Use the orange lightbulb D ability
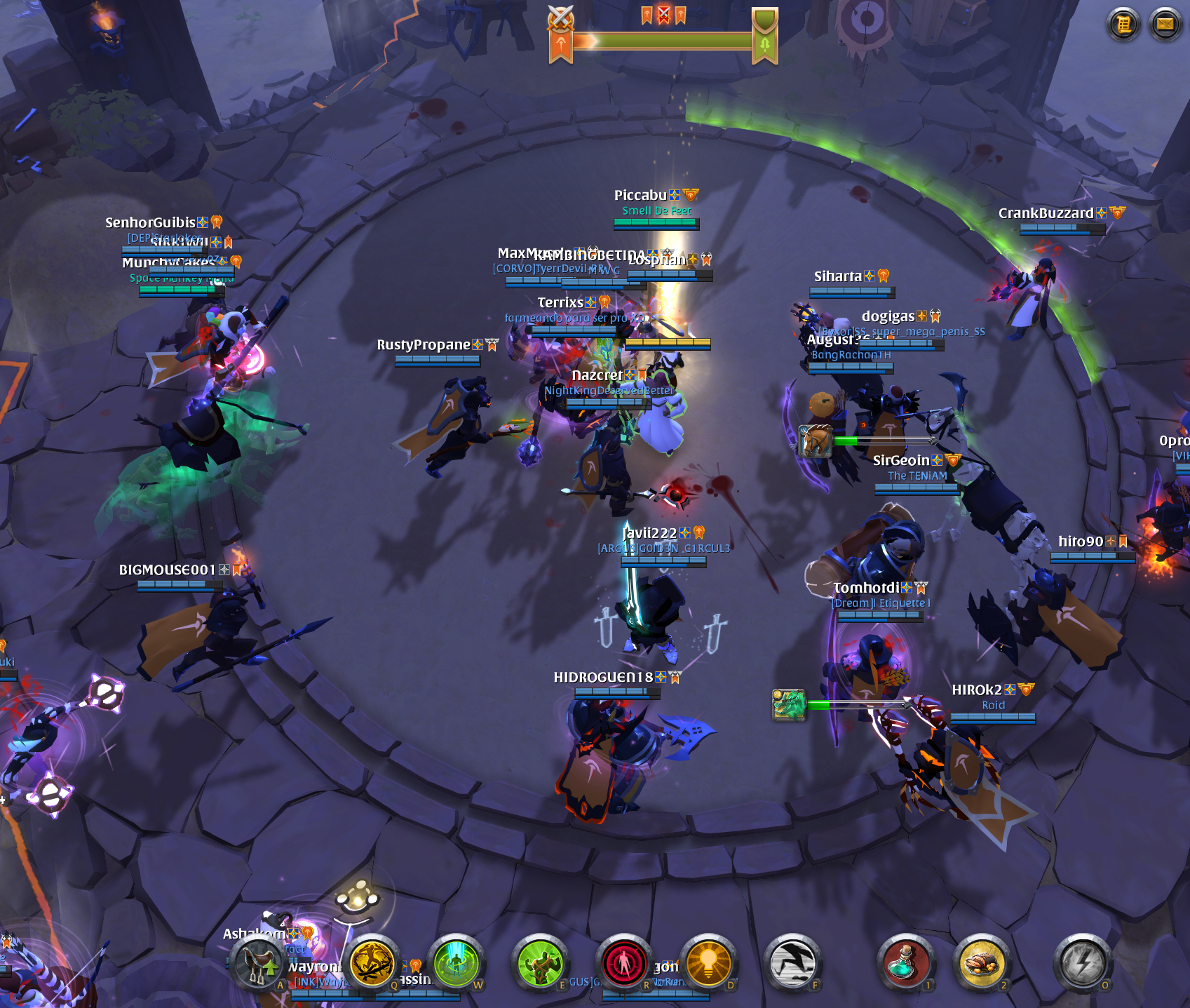The image size is (1190, 1008). [x=708, y=962]
